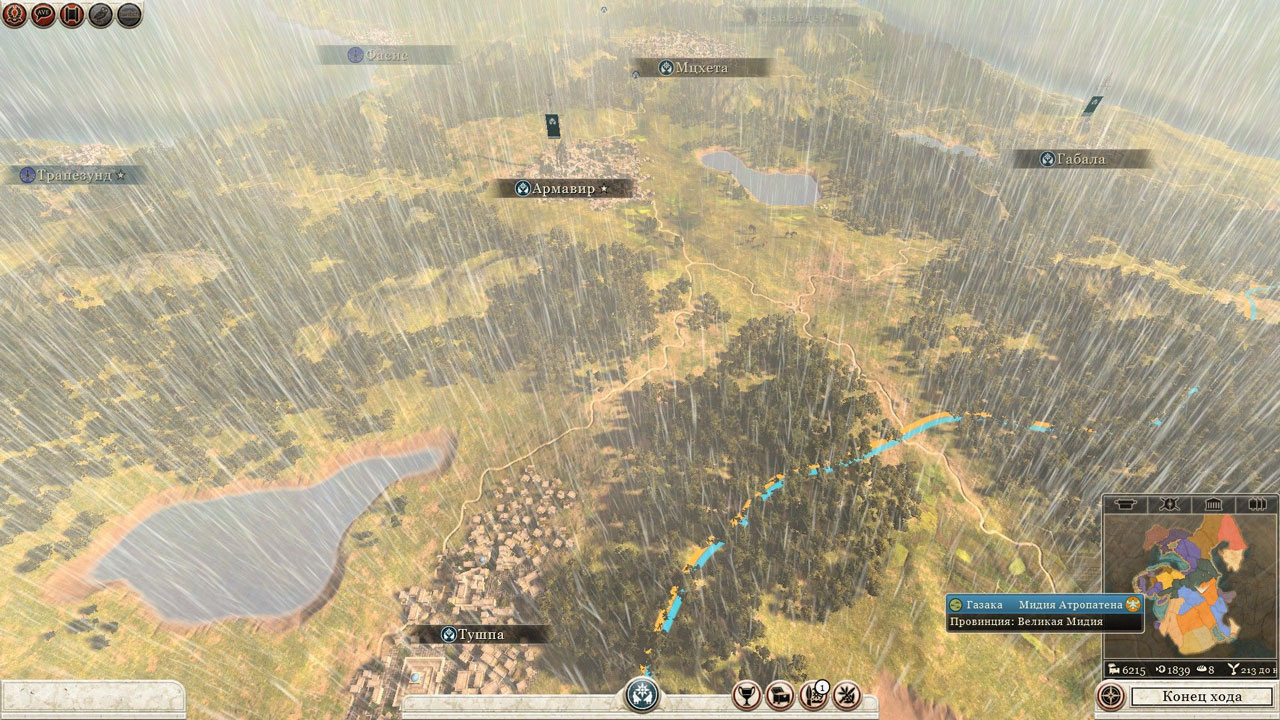Open the AVE speech bubble advisor icon

tap(43, 15)
